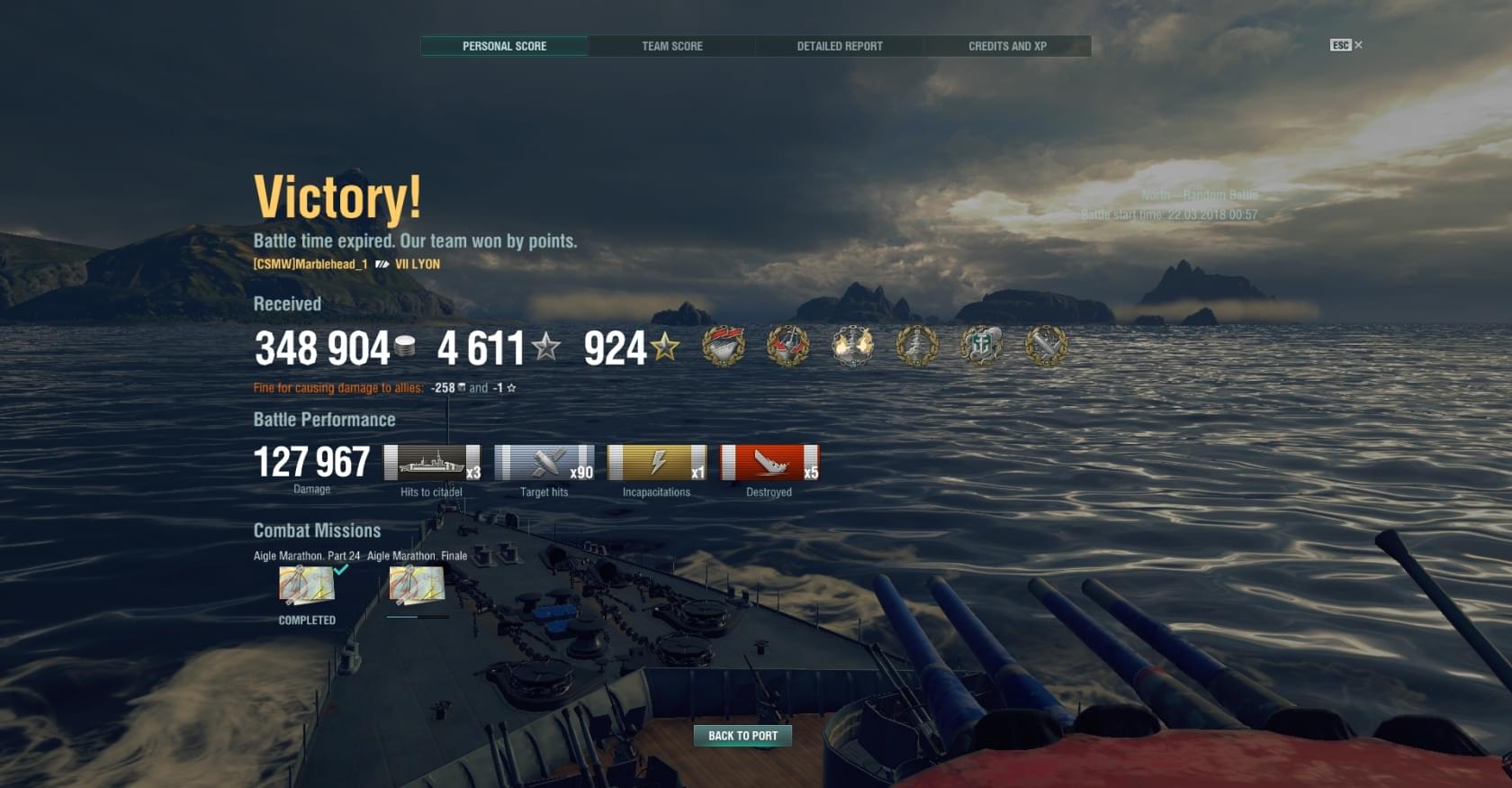The width and height of the screenshot is (1512, 788).
Task: Go back to port
Action: pyautogui.click(x=742, y=736)
